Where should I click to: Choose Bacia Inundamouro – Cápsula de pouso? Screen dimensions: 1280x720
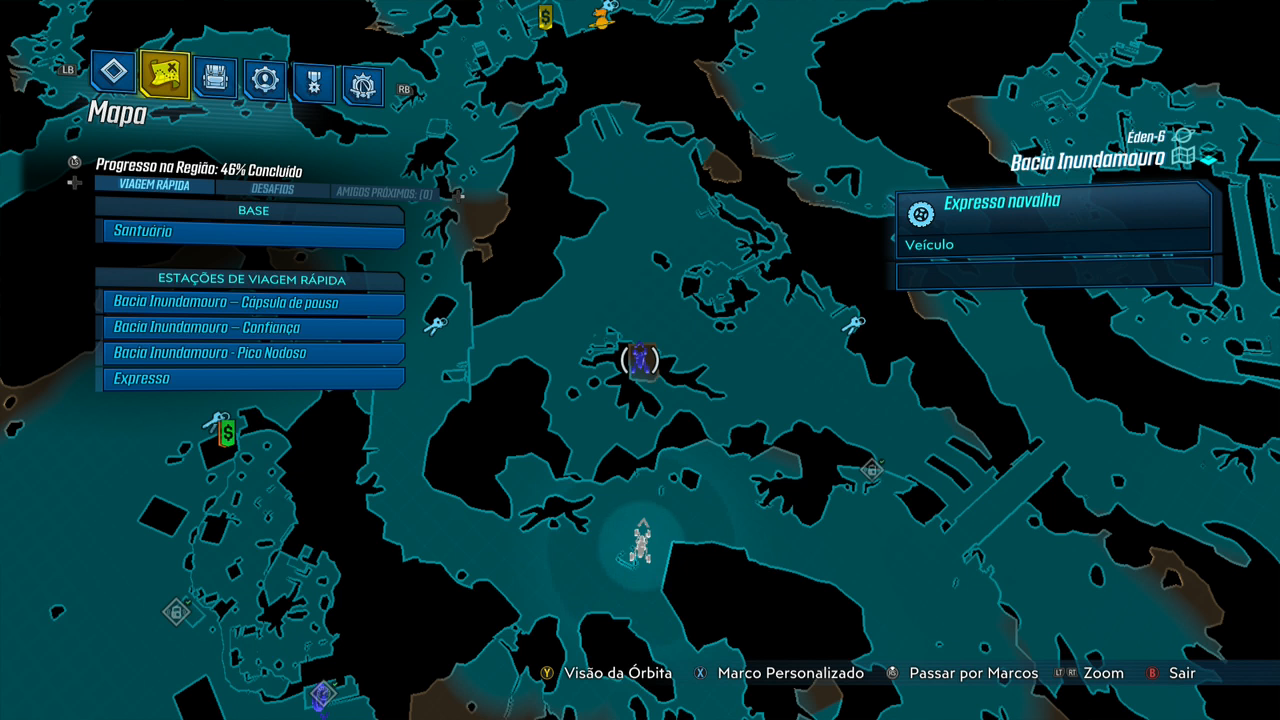click(x=254, y=302)
